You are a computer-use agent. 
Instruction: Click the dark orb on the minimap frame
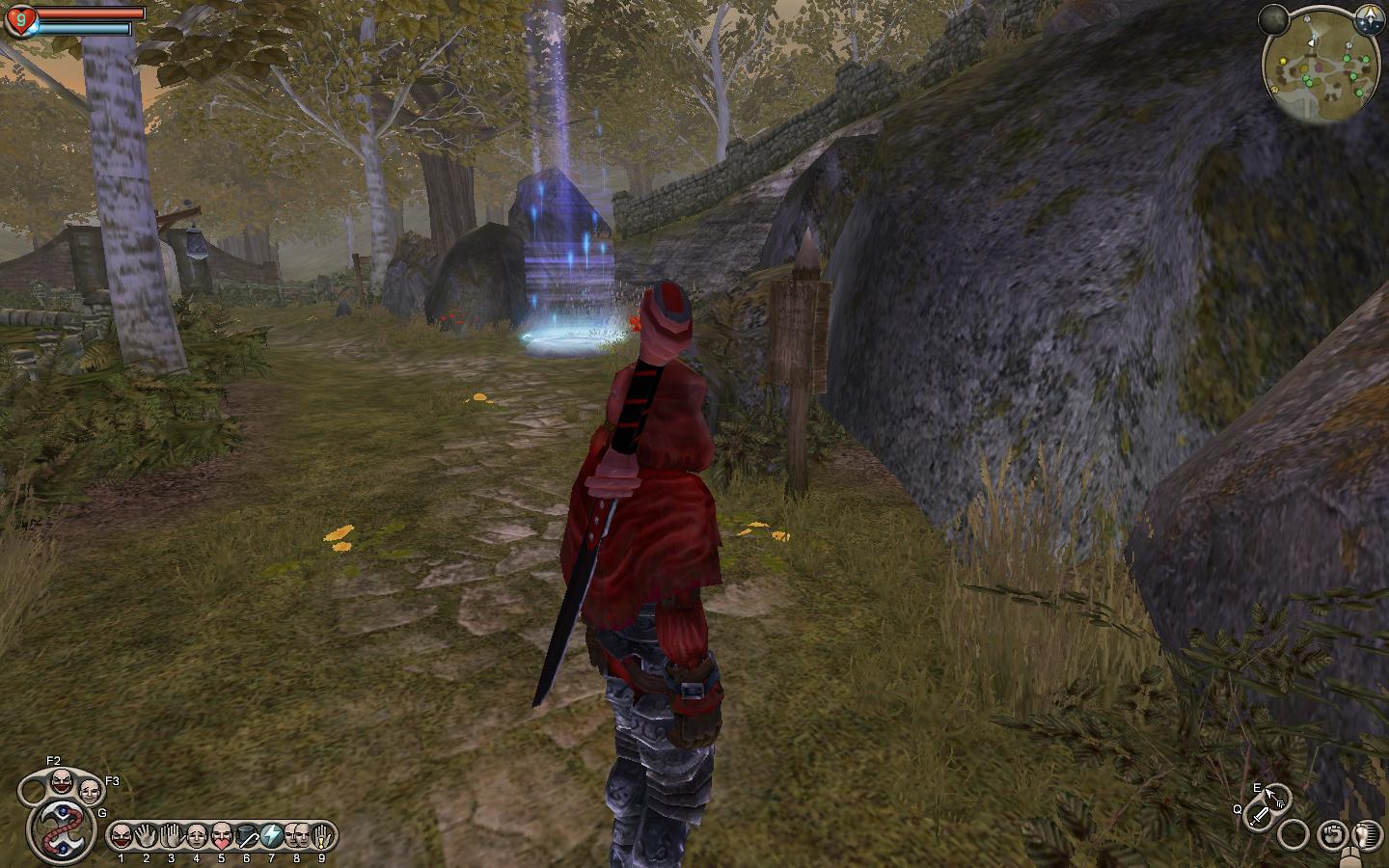pos(1273,18)
